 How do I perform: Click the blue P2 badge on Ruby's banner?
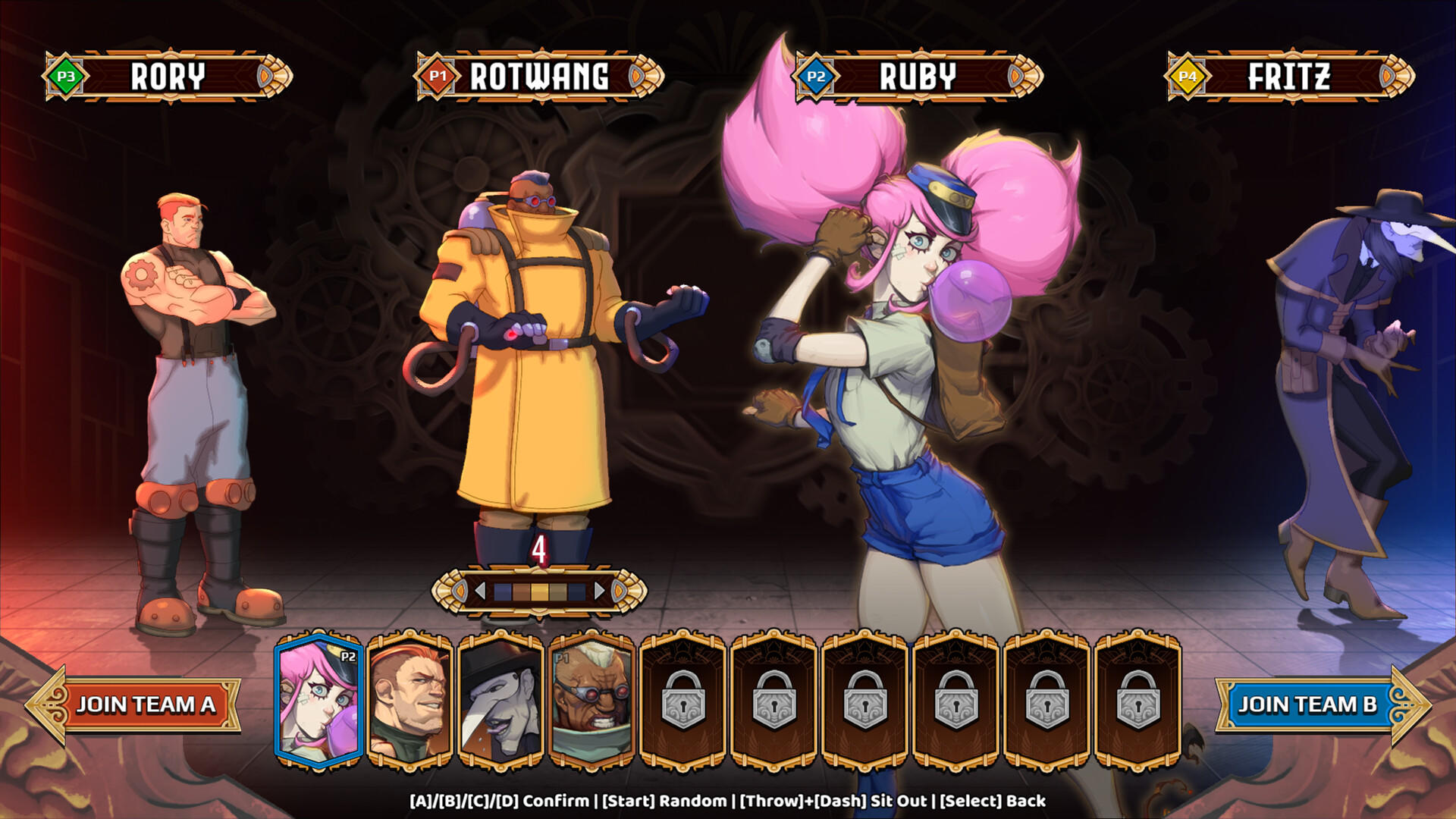coord(814,77)
